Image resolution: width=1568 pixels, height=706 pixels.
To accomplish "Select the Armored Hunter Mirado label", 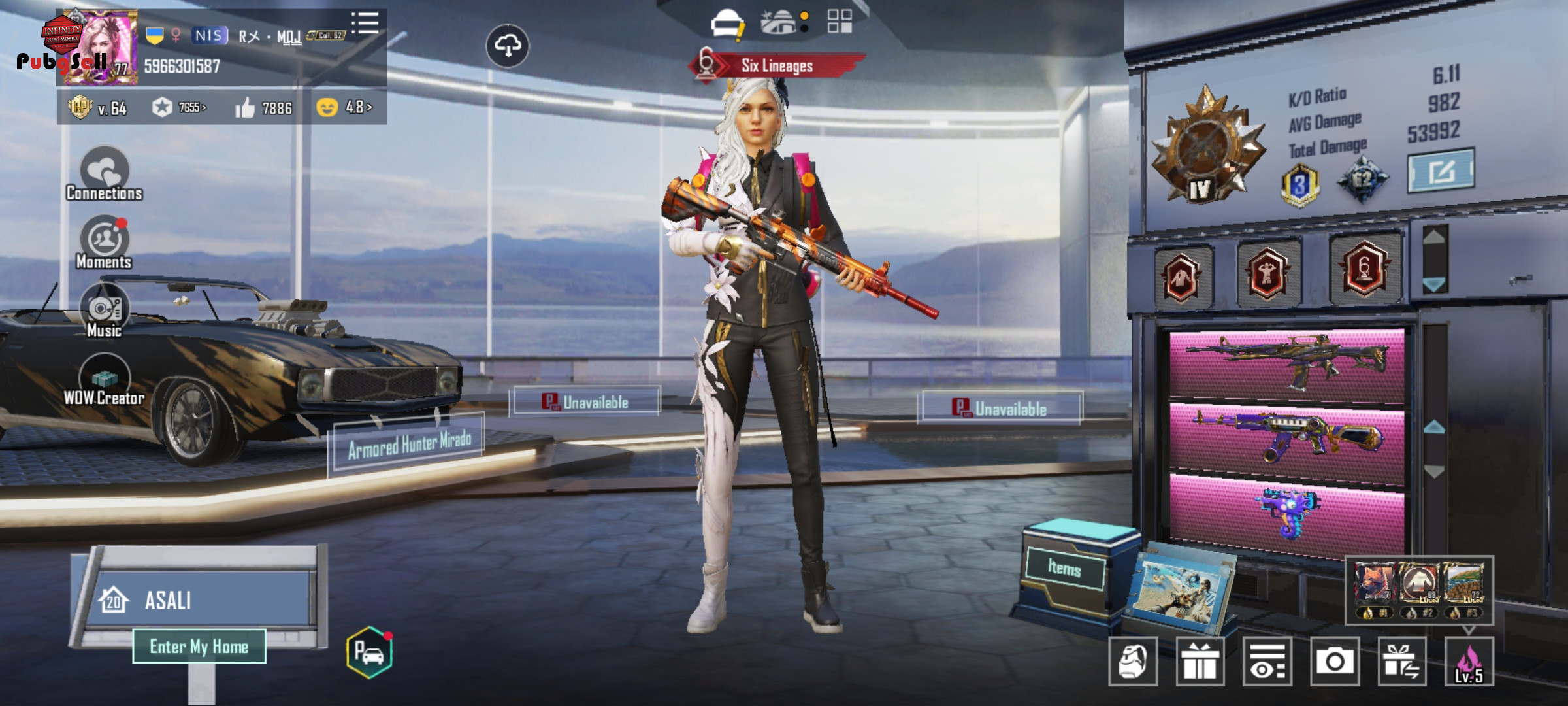I will point(409,445).
